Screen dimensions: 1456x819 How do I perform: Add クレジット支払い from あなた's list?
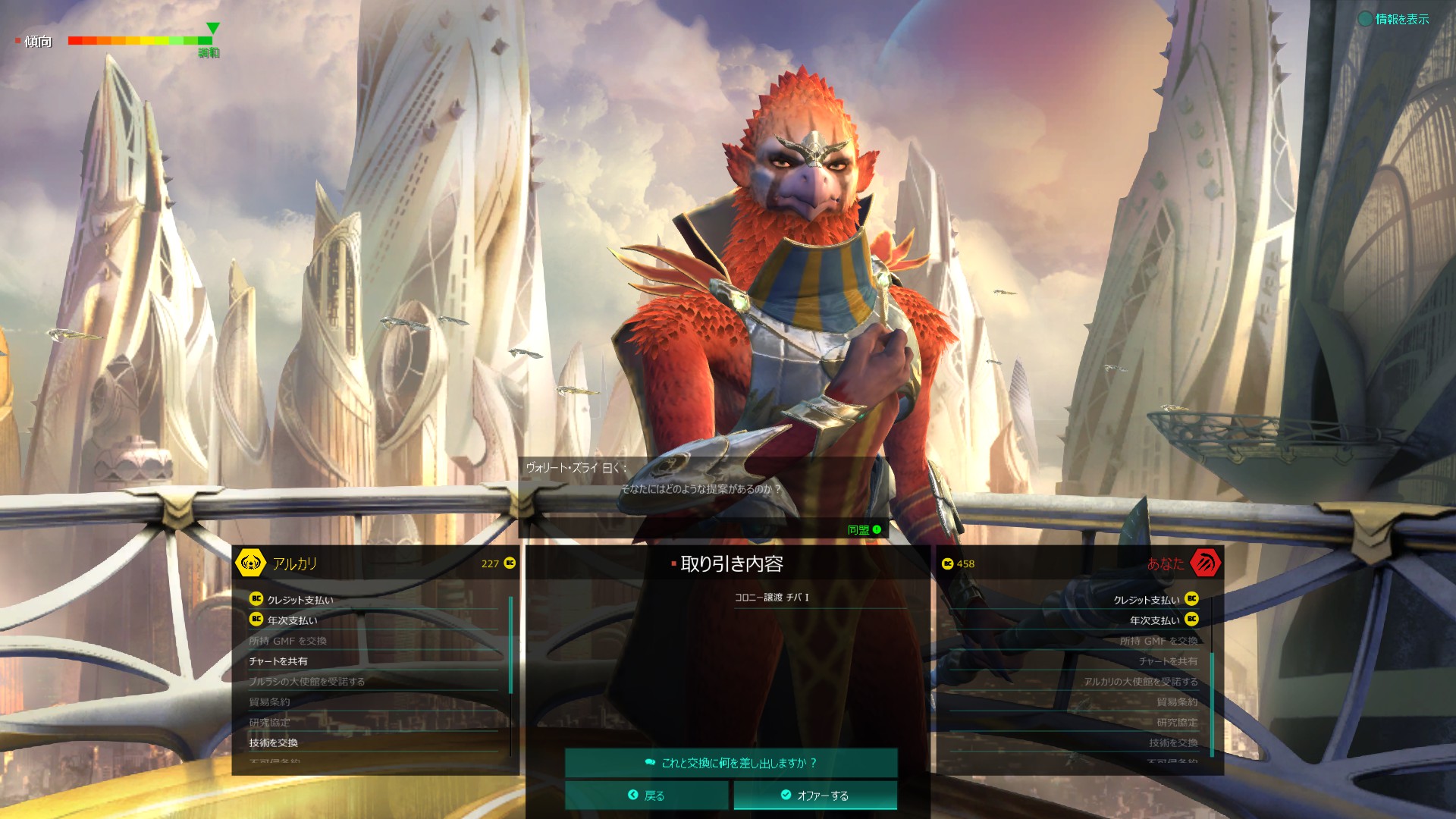point(1147,600)
